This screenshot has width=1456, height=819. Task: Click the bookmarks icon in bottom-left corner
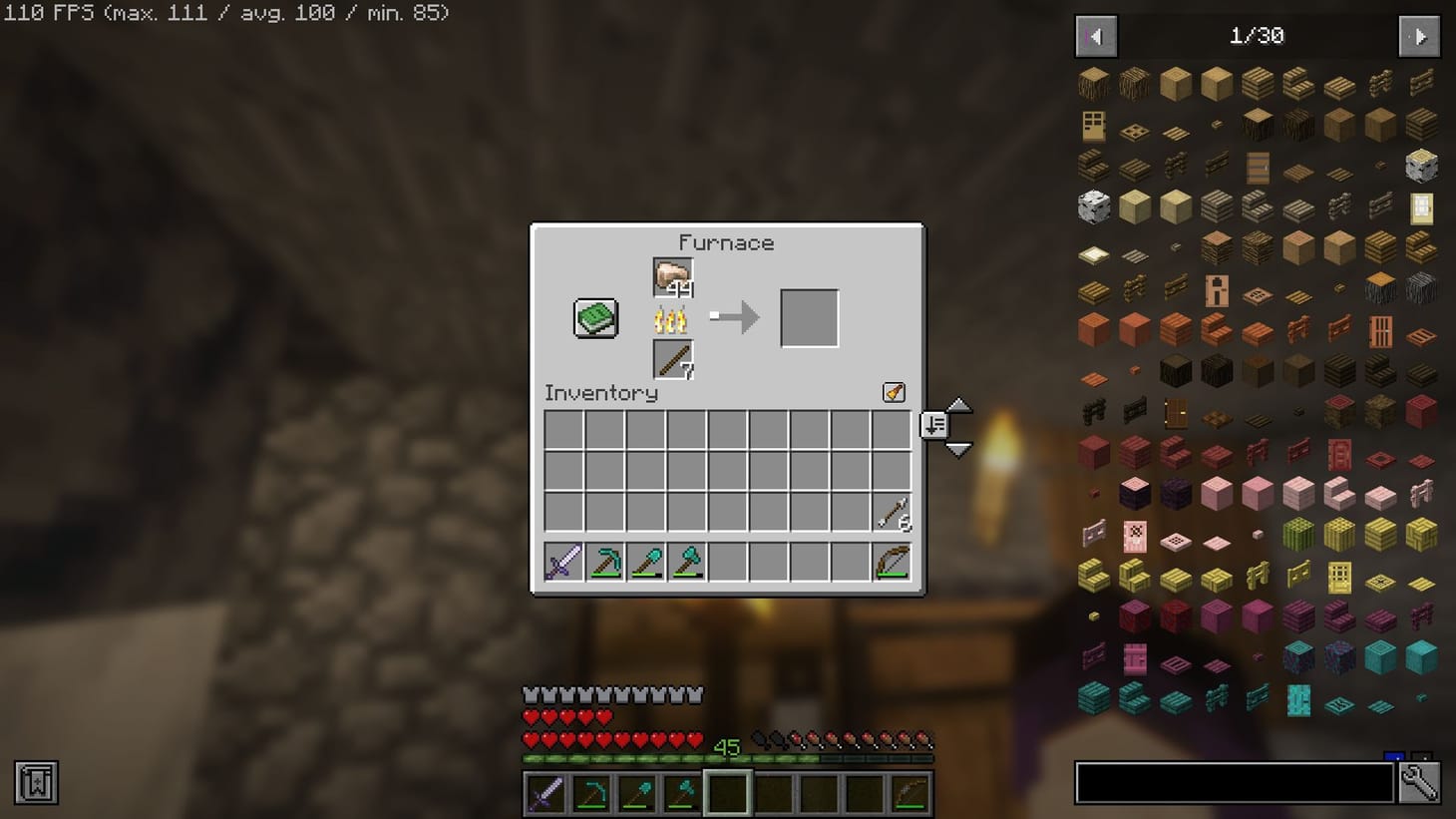pos(36,783)
